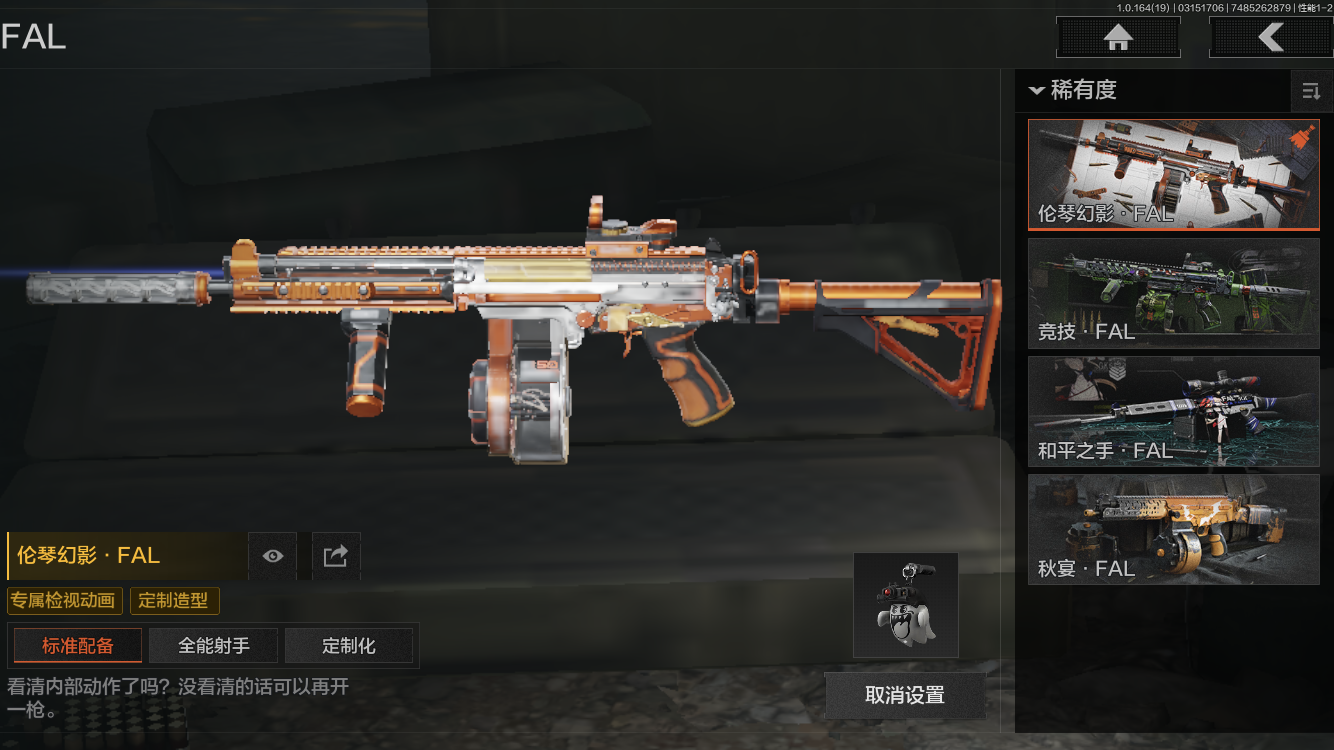Select the 秋宴·FAL skin
1334x750 pixels.
click(x=1173, y=529)
